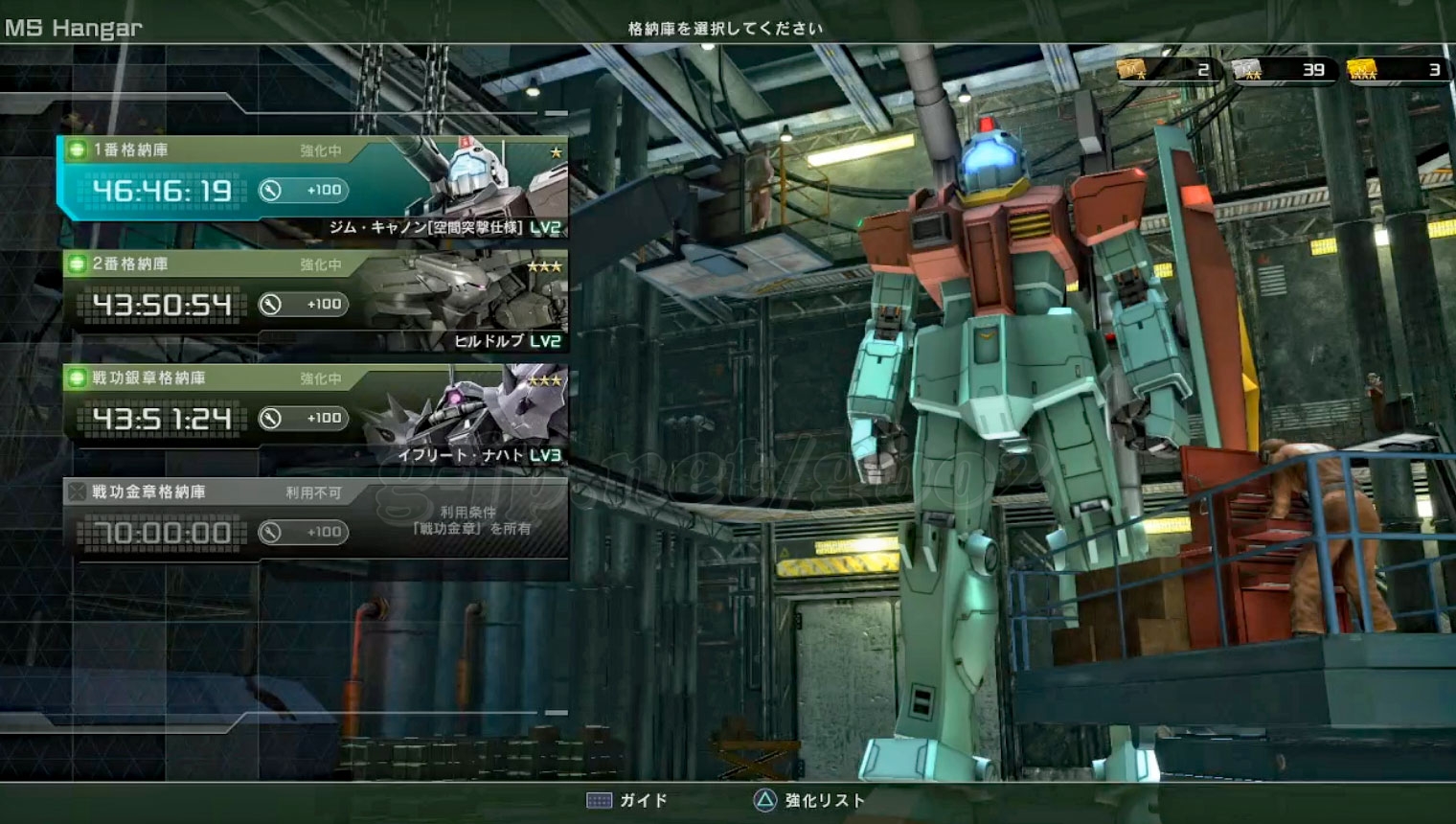Use the +100 boost on hangar 2
The width and height of the screenshot is (1456, 824).
pyautogui.click(x=303, y=304)
